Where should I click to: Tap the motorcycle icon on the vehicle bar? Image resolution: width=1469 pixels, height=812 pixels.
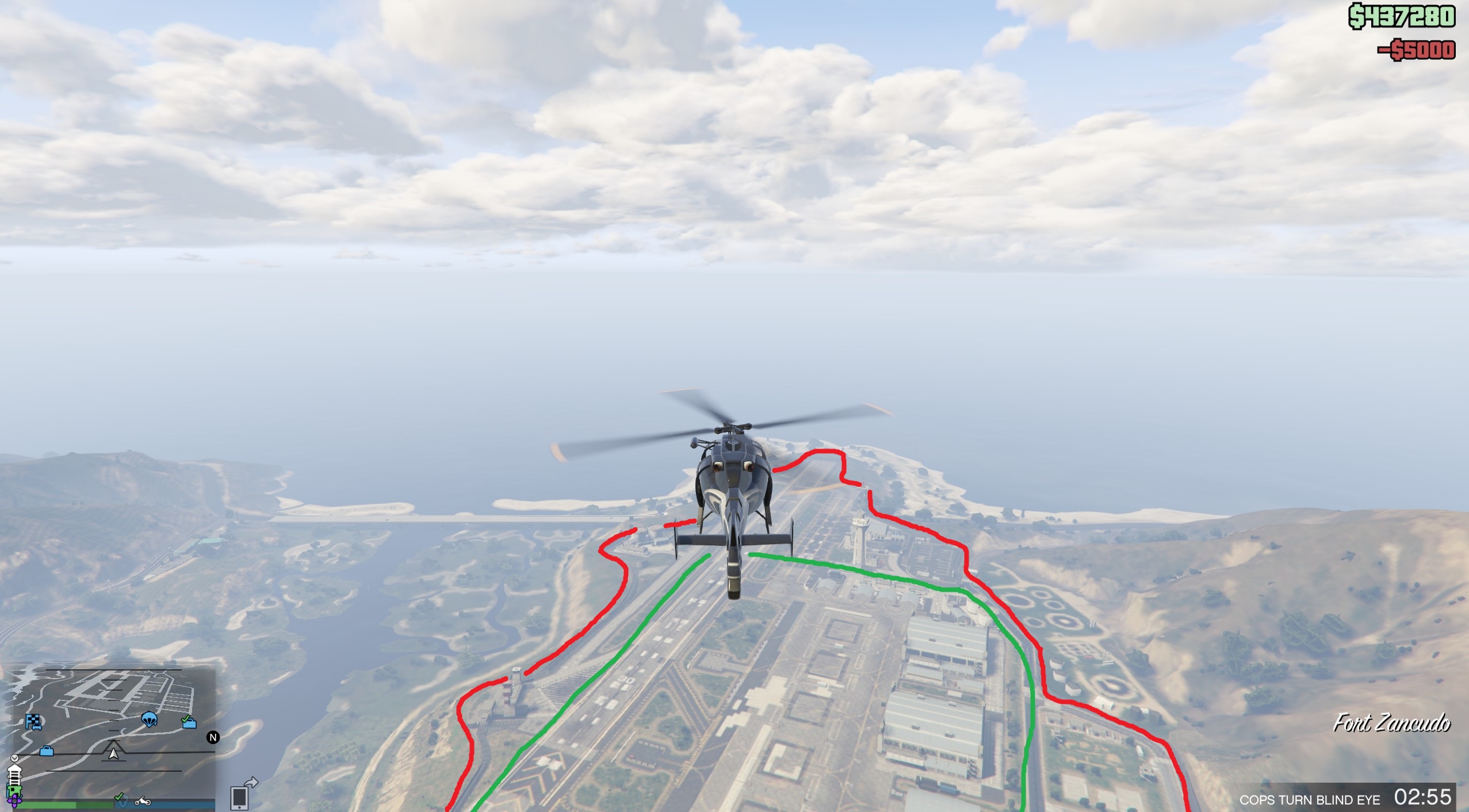[143, 802]
